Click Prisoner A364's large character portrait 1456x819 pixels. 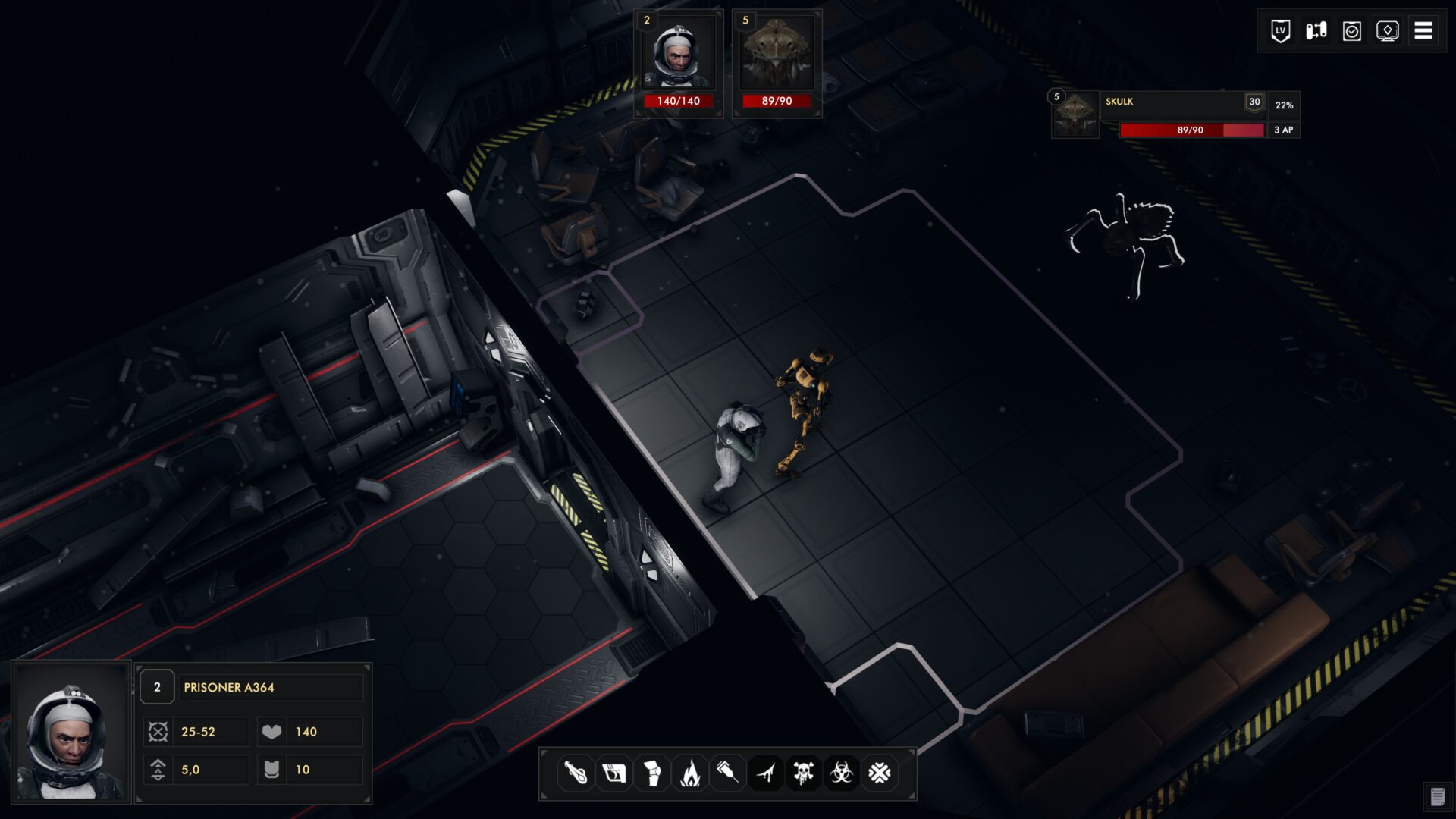click(x=71, y=733)
